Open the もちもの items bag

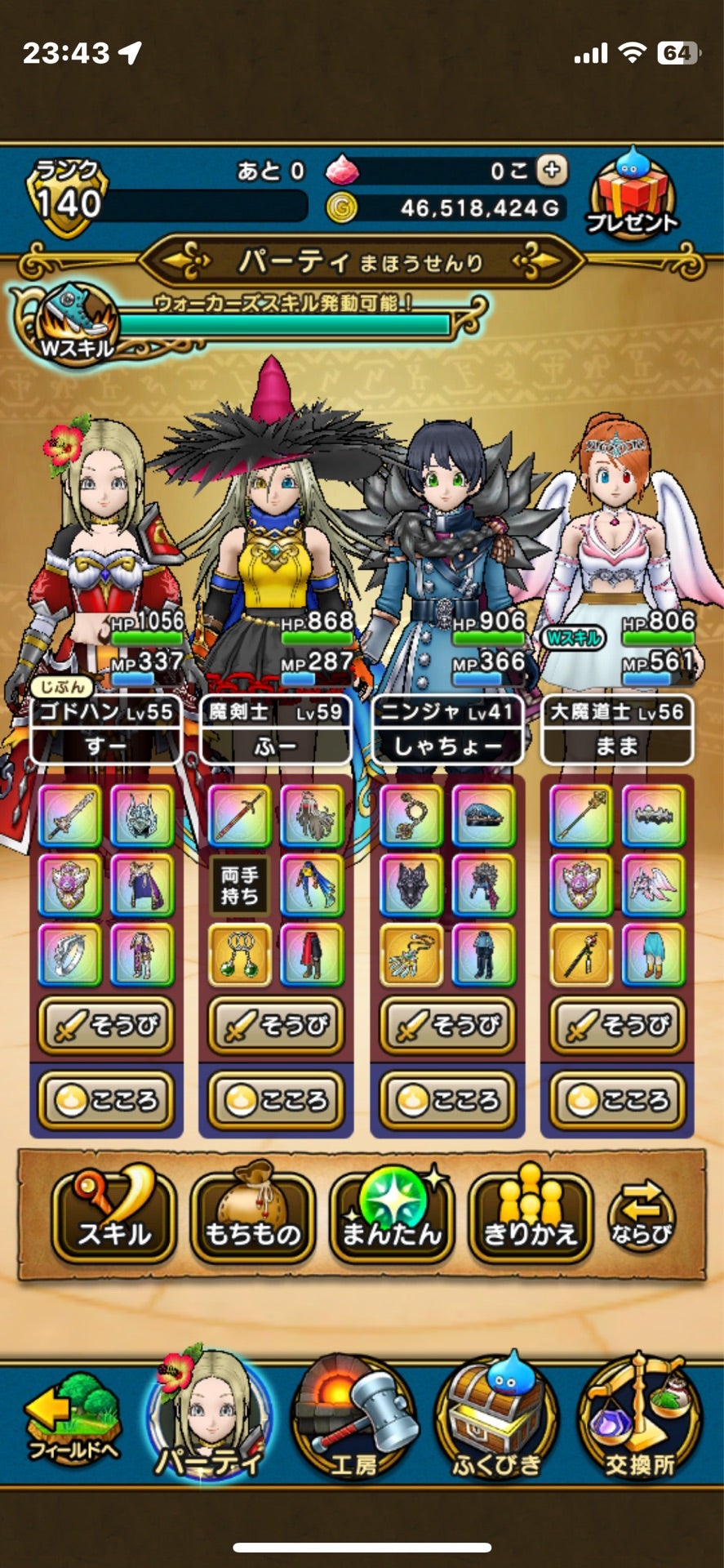point(252,1218)
